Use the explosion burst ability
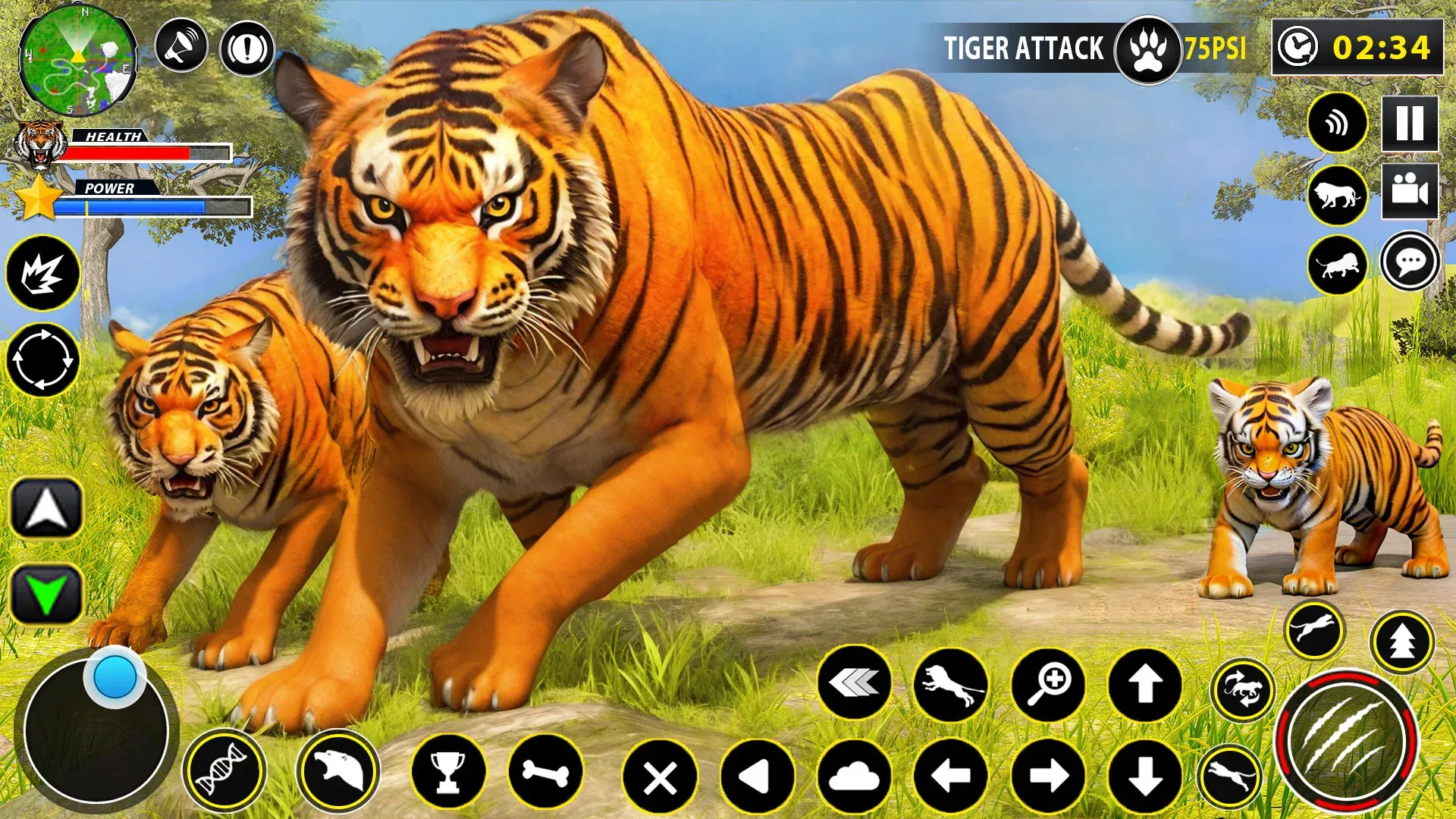This screenshot has width=1456, height=819. [x=42, y=273]
